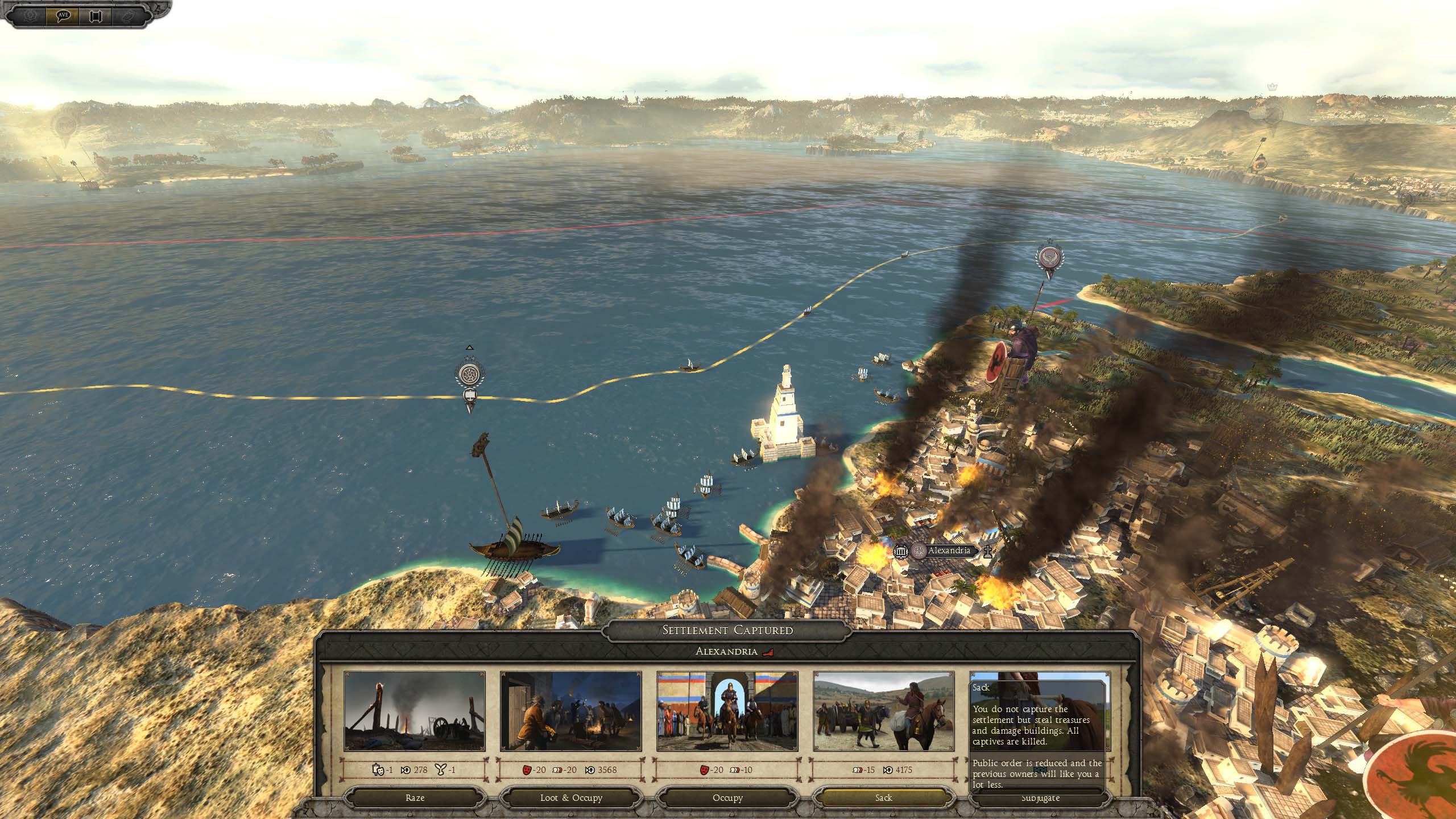Select the night looting scene thumbnail
Image resolution: width=1456 pixels, height=819 pixels.
(x=571, y=712)
